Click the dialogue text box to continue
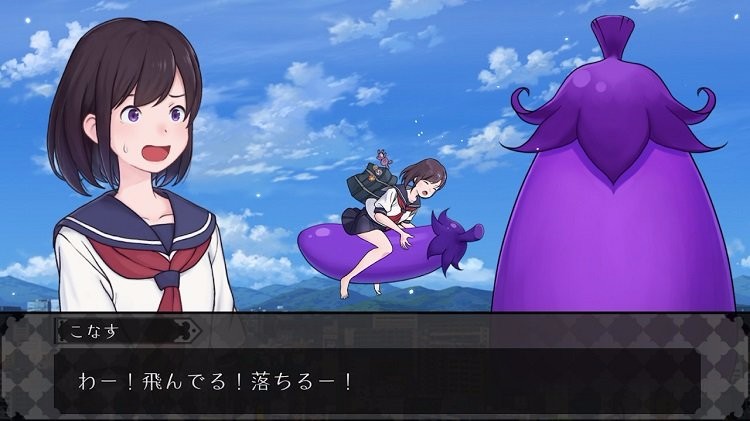Image resolution: width=750 pixels, height=421 pixels. coord(375,381)
